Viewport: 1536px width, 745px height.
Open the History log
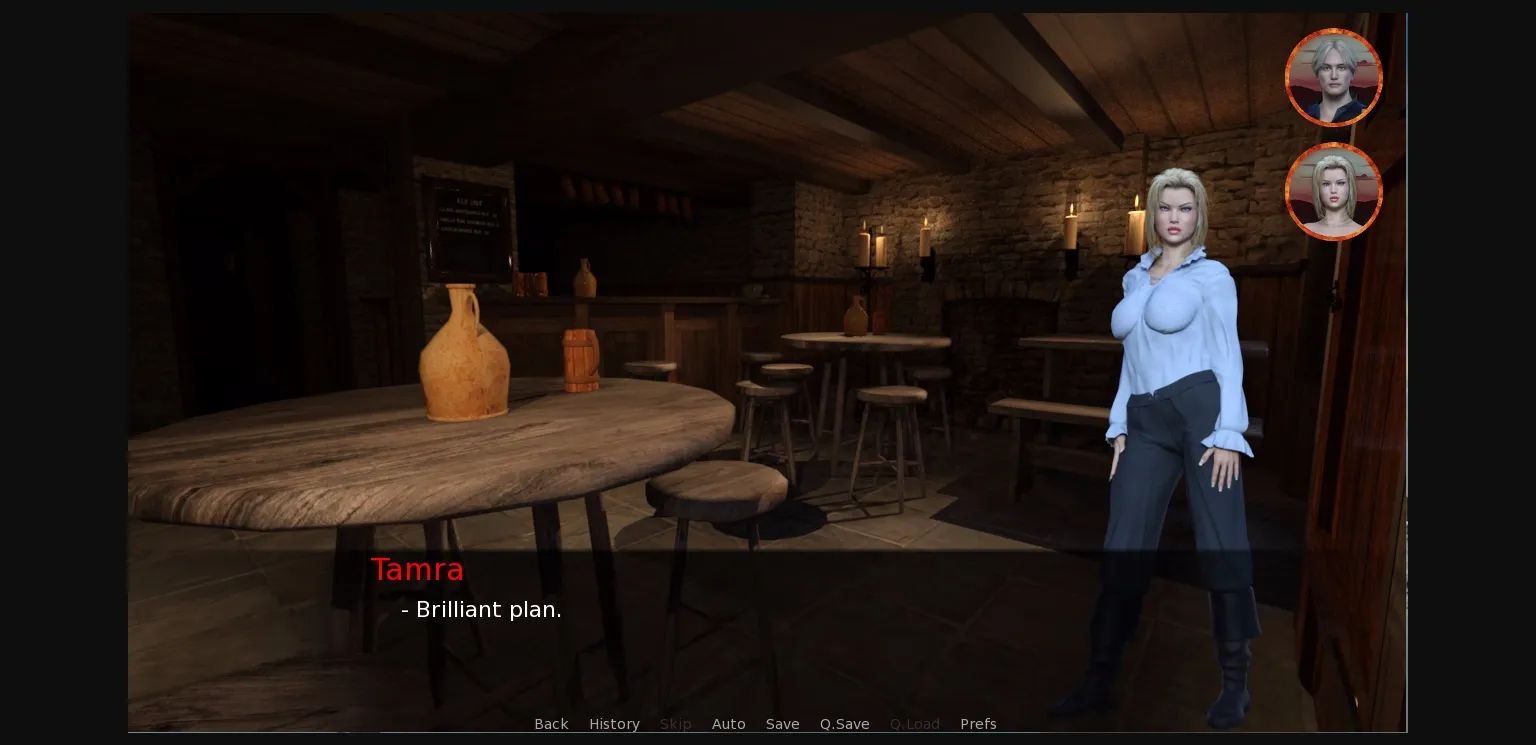[614, 724]
